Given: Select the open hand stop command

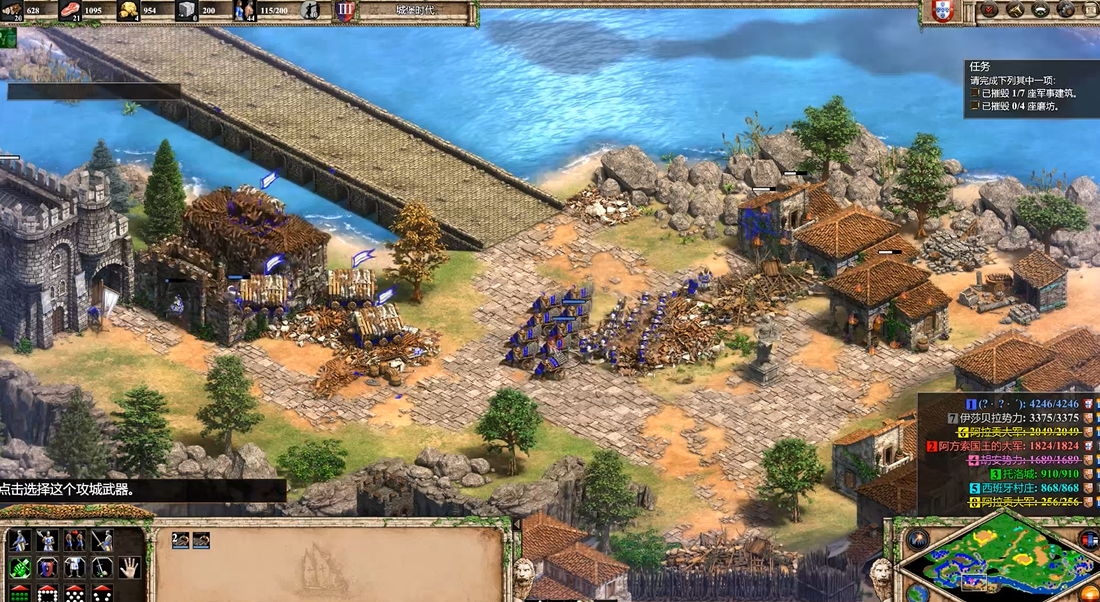Looking at the screenshot, I should tap(129, 567).
